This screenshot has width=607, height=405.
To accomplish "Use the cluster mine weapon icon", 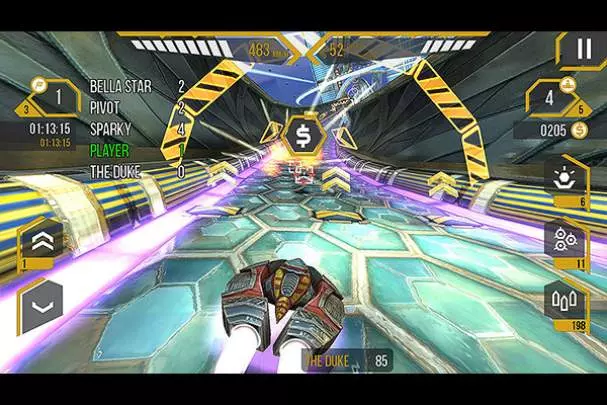I will 566,238.
